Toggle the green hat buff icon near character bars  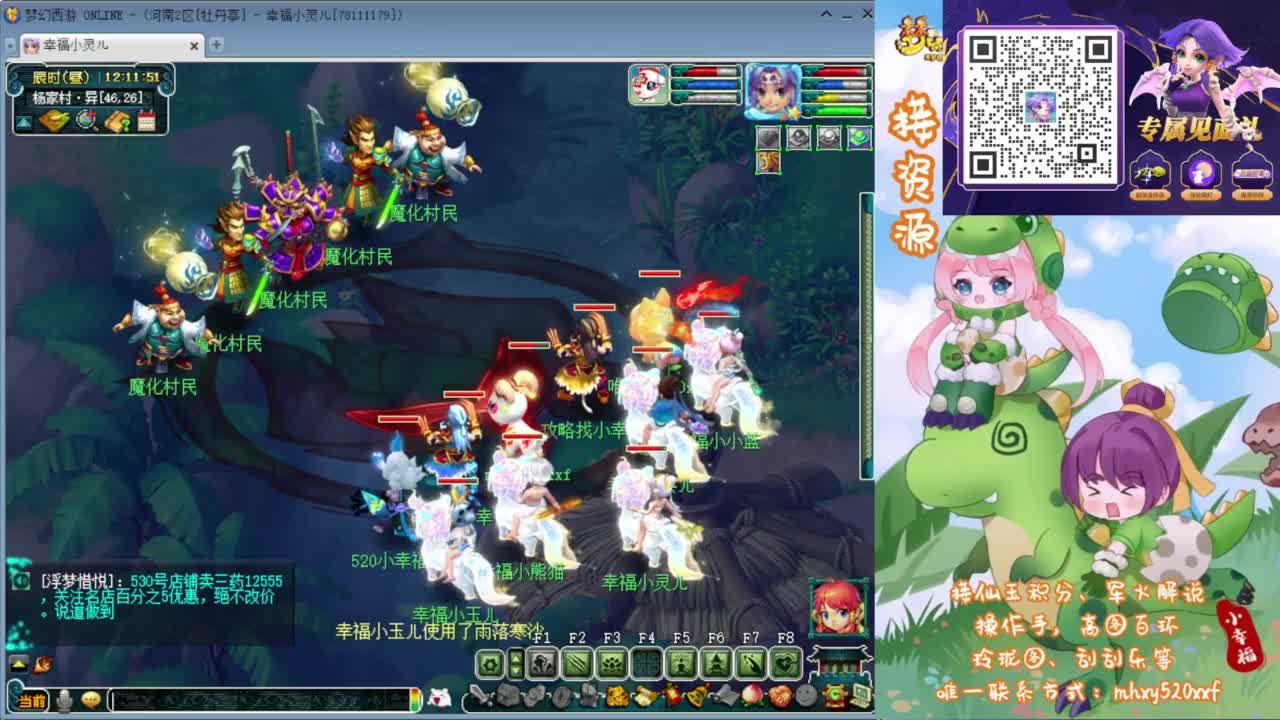[x=859, y=137]
